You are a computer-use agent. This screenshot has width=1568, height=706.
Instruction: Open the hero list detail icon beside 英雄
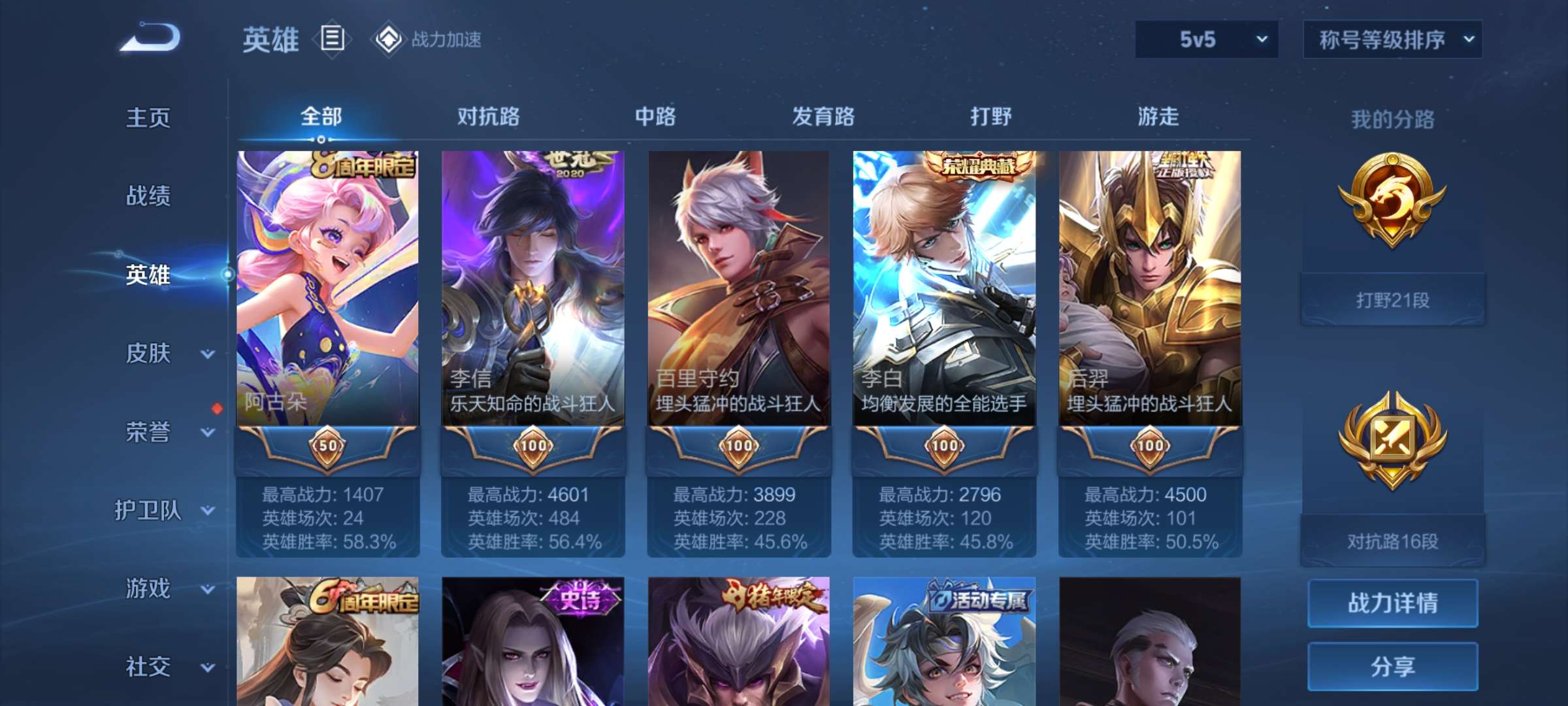pos(332,39)
